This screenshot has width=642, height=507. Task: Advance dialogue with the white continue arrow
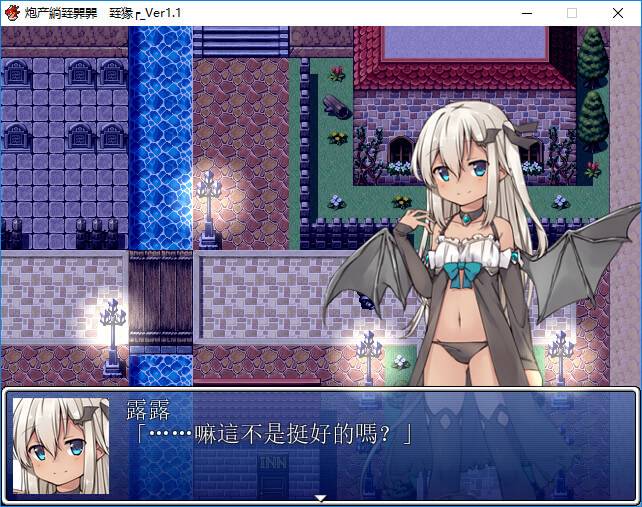(321, 497)
